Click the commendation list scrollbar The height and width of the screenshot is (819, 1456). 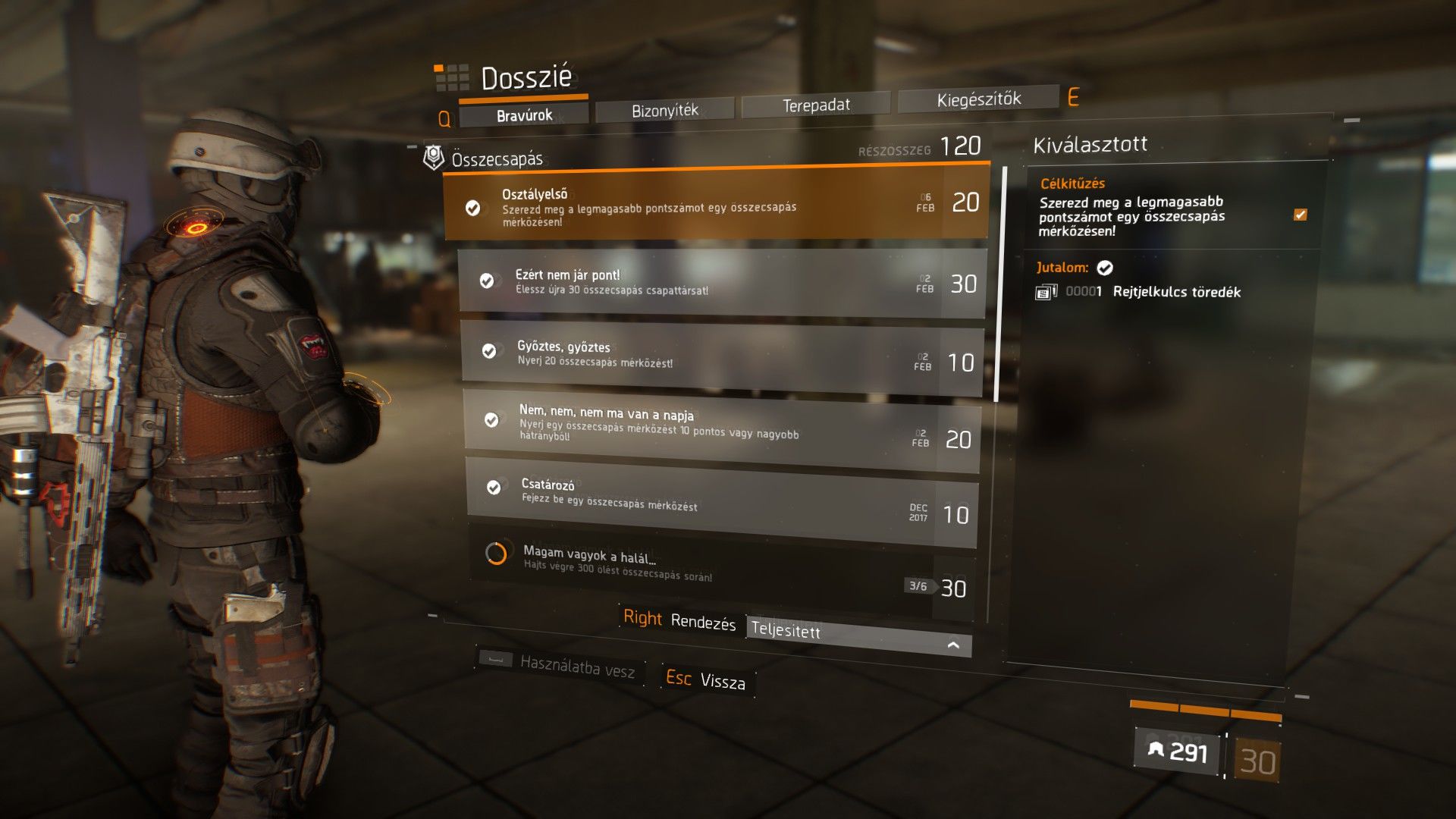(998, 282)
